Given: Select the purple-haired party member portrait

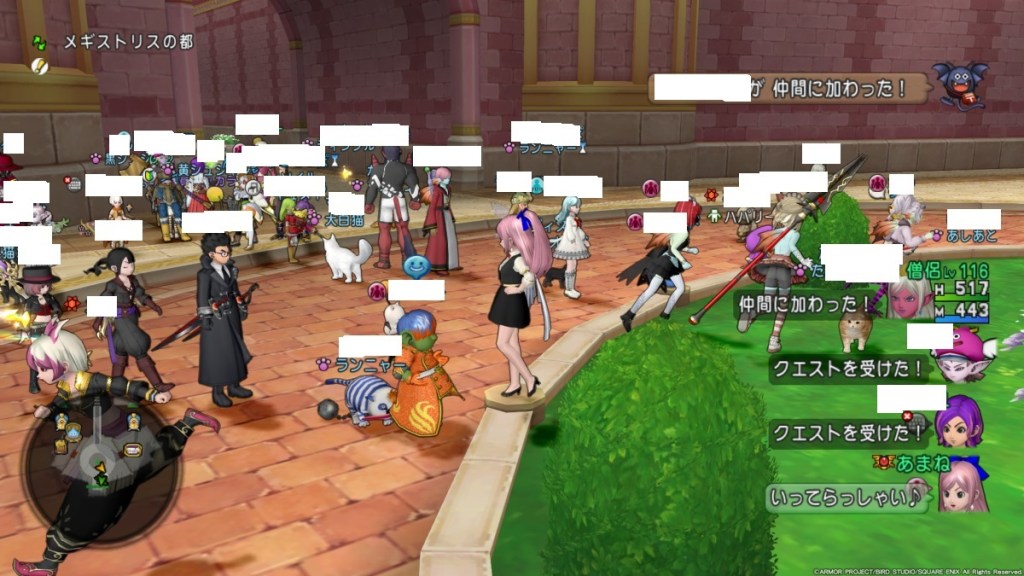Looking at the screenshot, I should [x=960, y=419].
